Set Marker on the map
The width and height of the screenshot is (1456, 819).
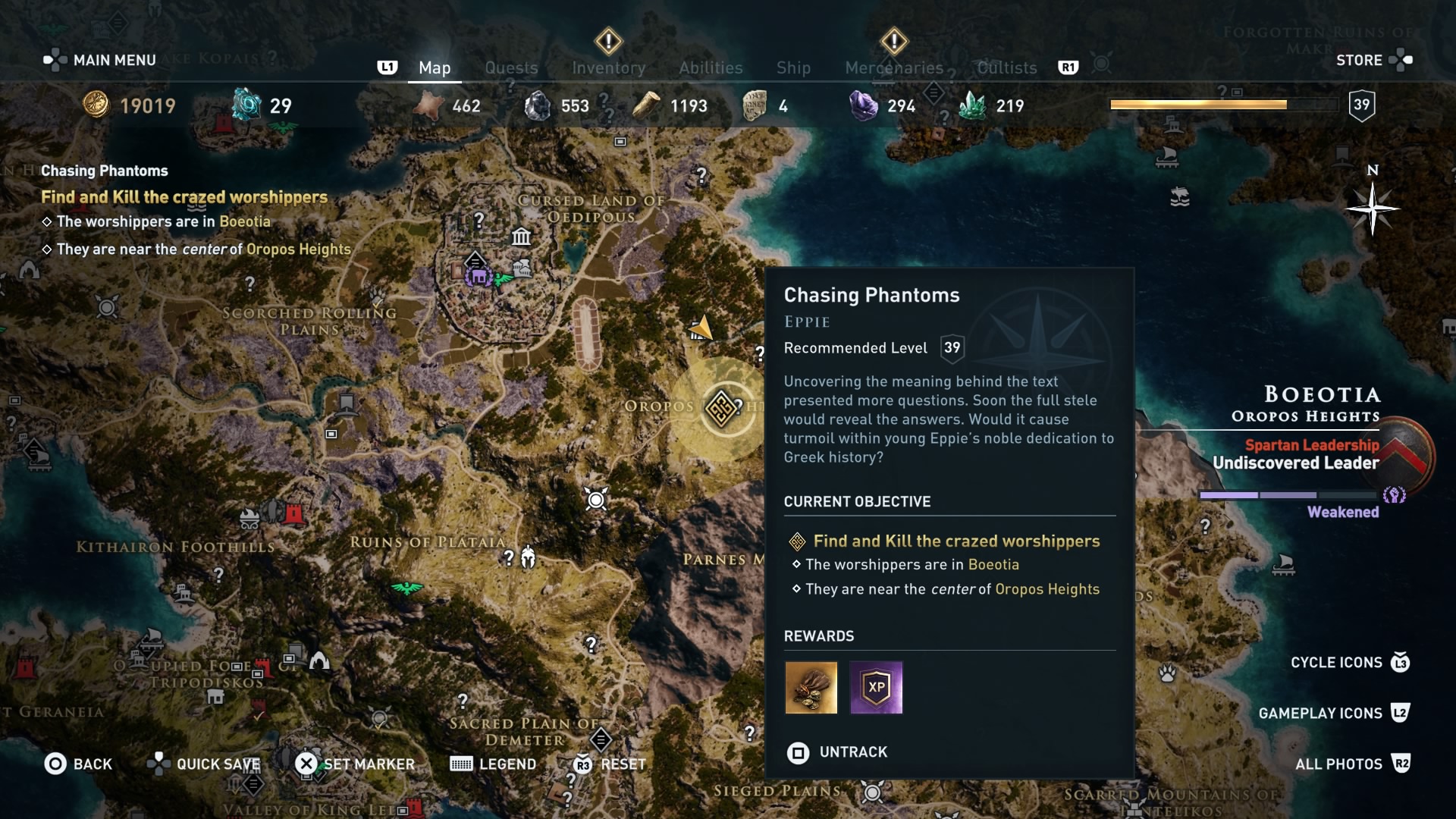click(x=355, y=764)
